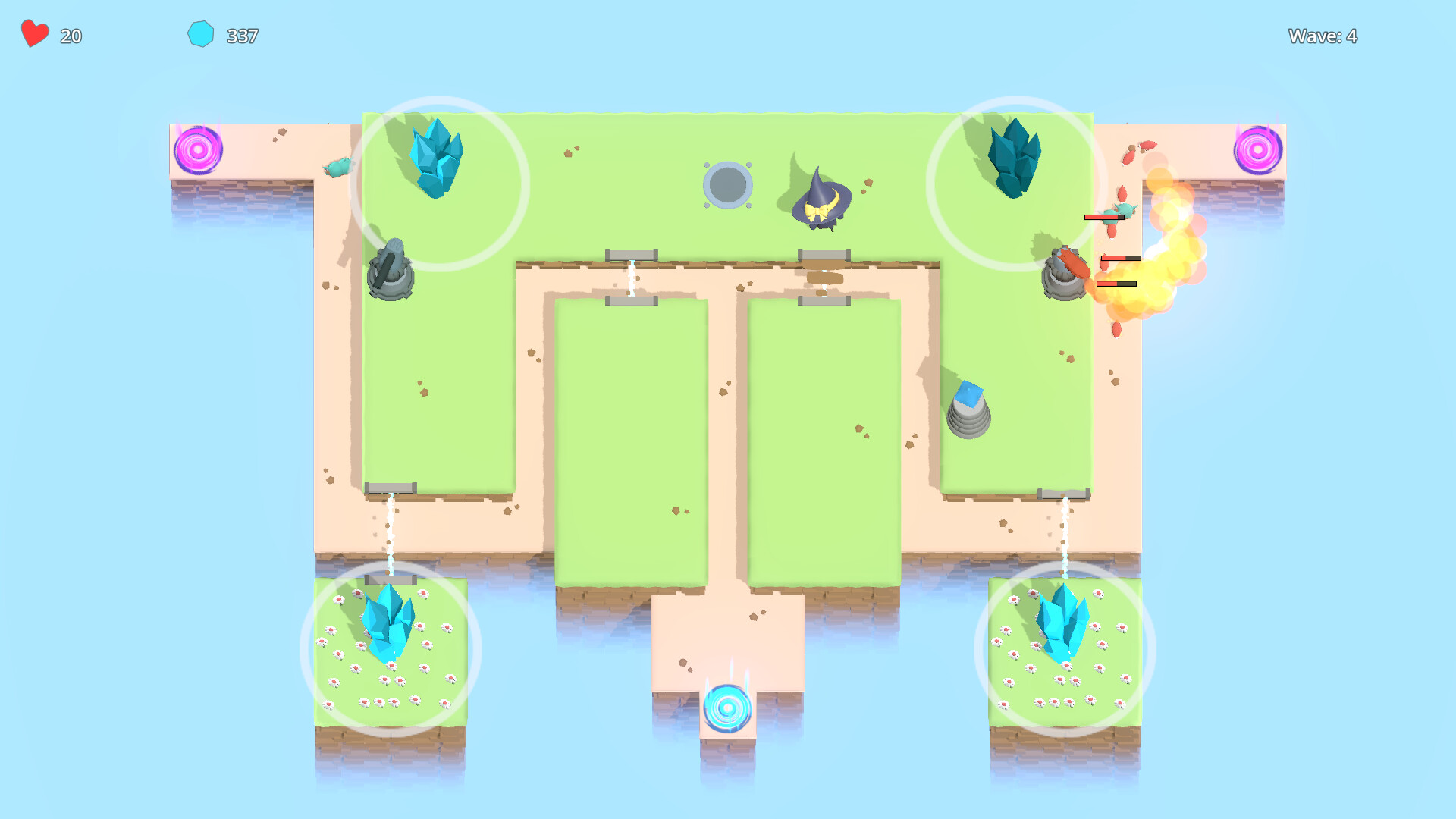Click the 337 gem count readout
This screenshot has height=819, width=1456.
pyautogui.click(x=241, y=35)
